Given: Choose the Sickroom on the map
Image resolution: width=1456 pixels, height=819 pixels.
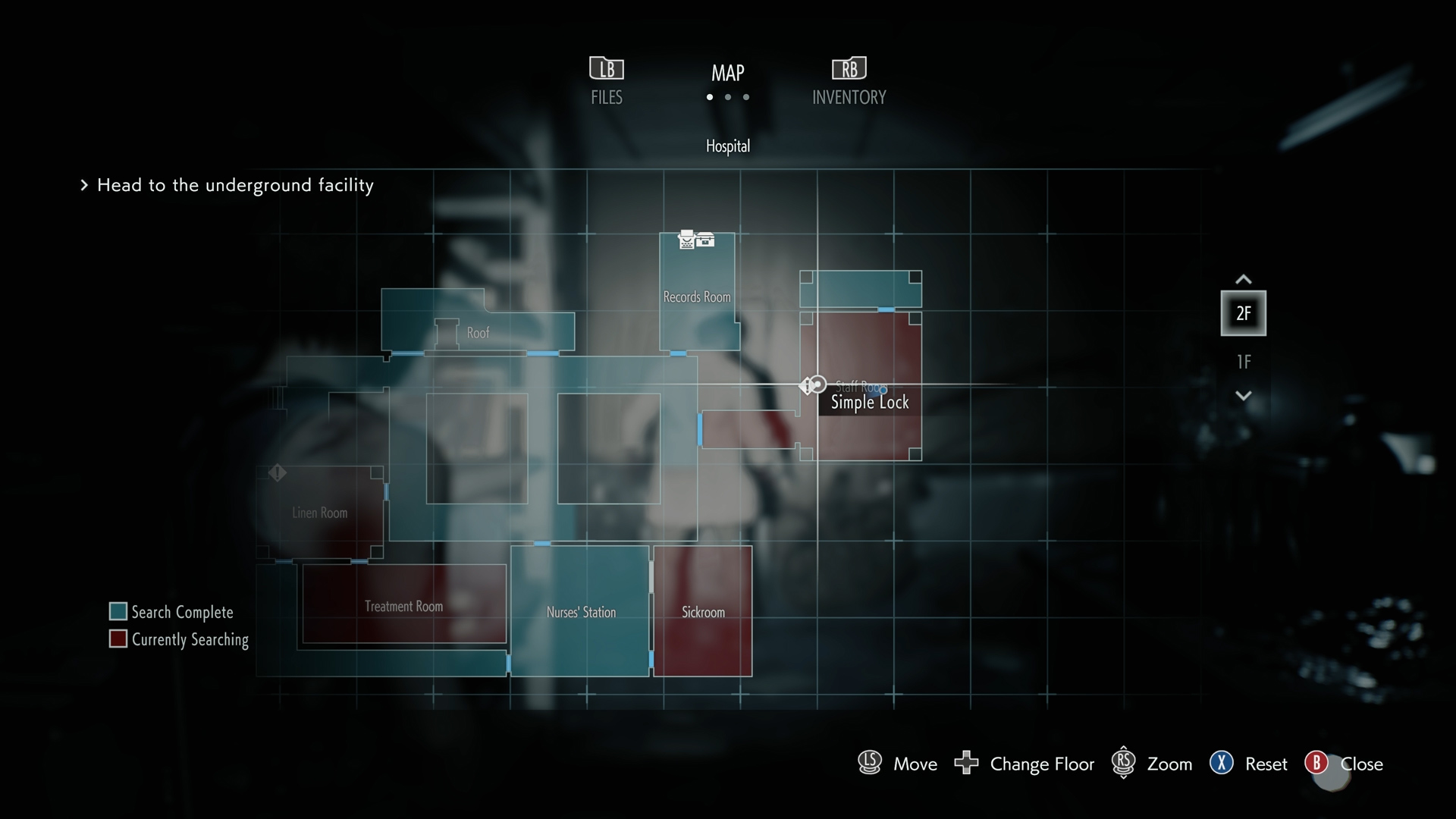Looking at the screenshot, I should [703, 612].
